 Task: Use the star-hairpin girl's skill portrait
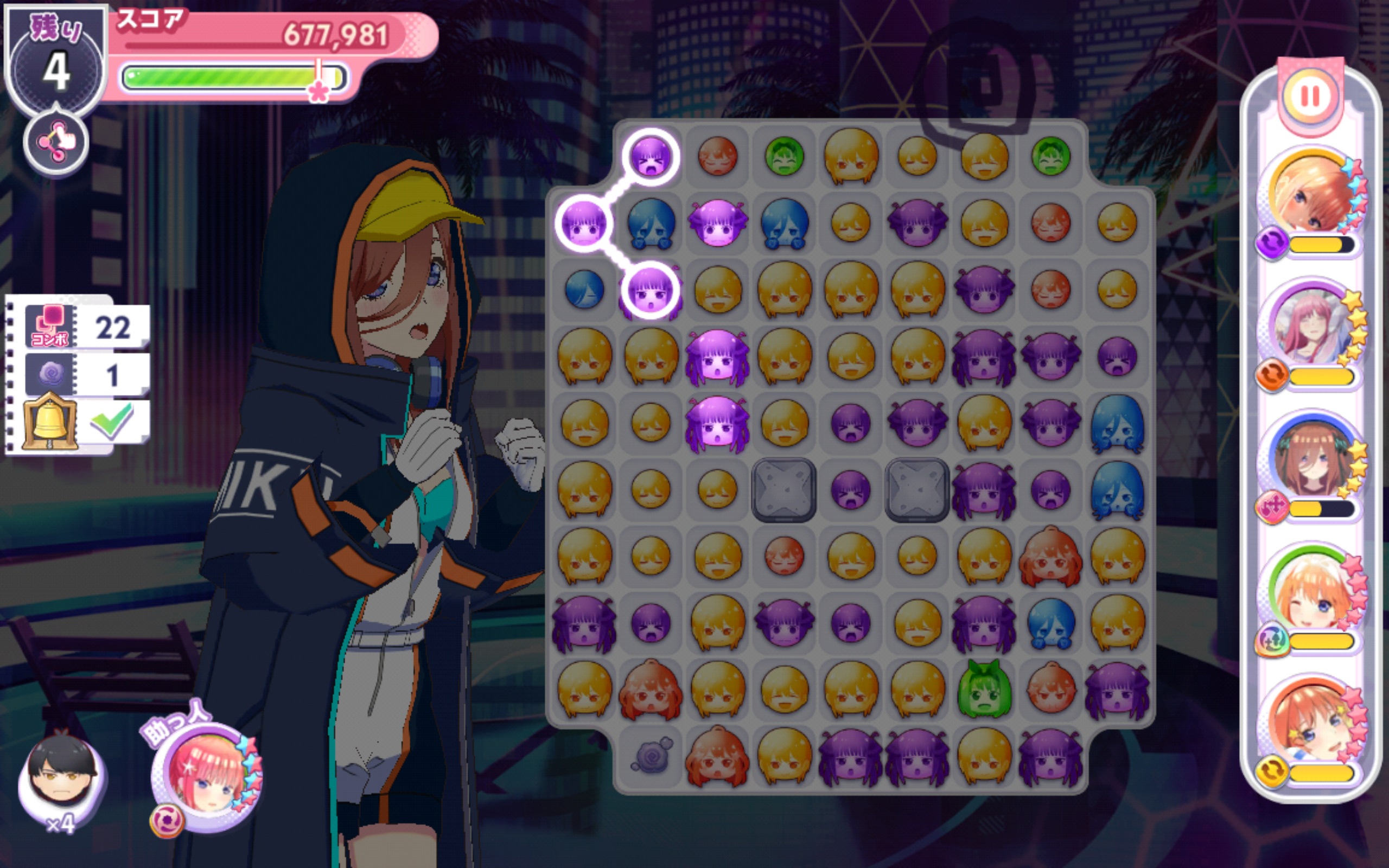pyautogui.click(x=1312, y=724)
